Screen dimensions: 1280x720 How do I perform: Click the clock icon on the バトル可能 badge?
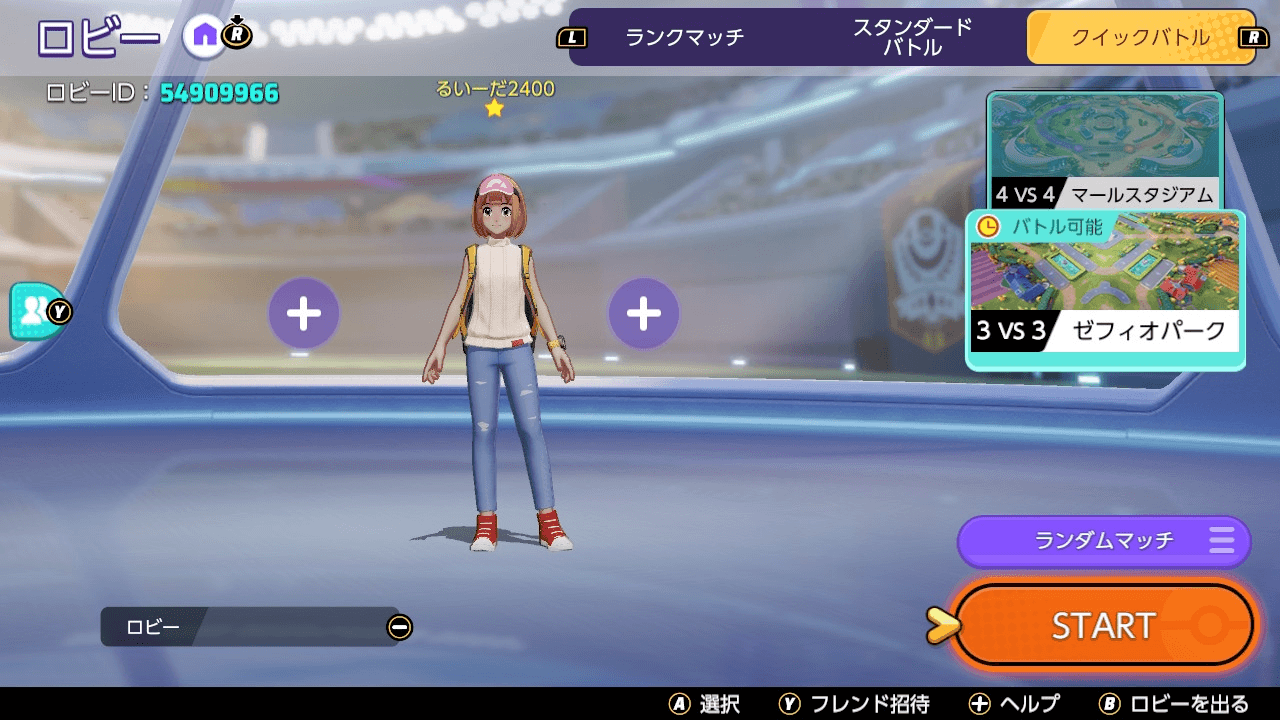[988, 227]
